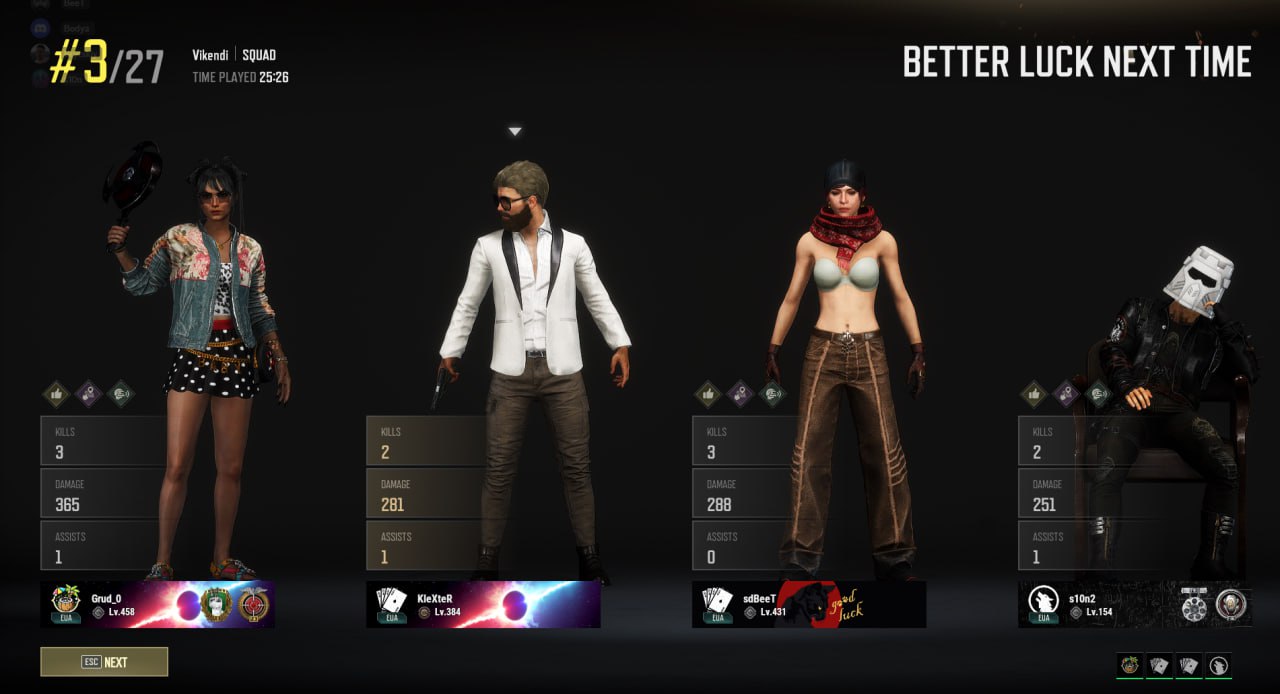Give Grud_0 a thumbs-up commendation

point(55,394)
